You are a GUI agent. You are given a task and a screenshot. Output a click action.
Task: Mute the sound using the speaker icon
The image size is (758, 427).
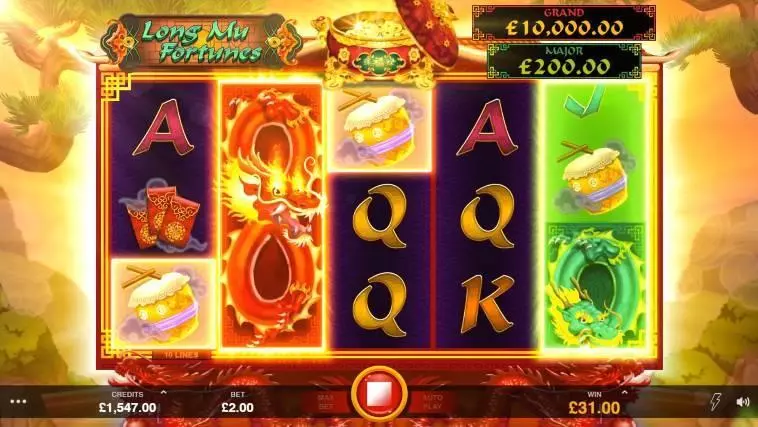(x=742, y=402)
